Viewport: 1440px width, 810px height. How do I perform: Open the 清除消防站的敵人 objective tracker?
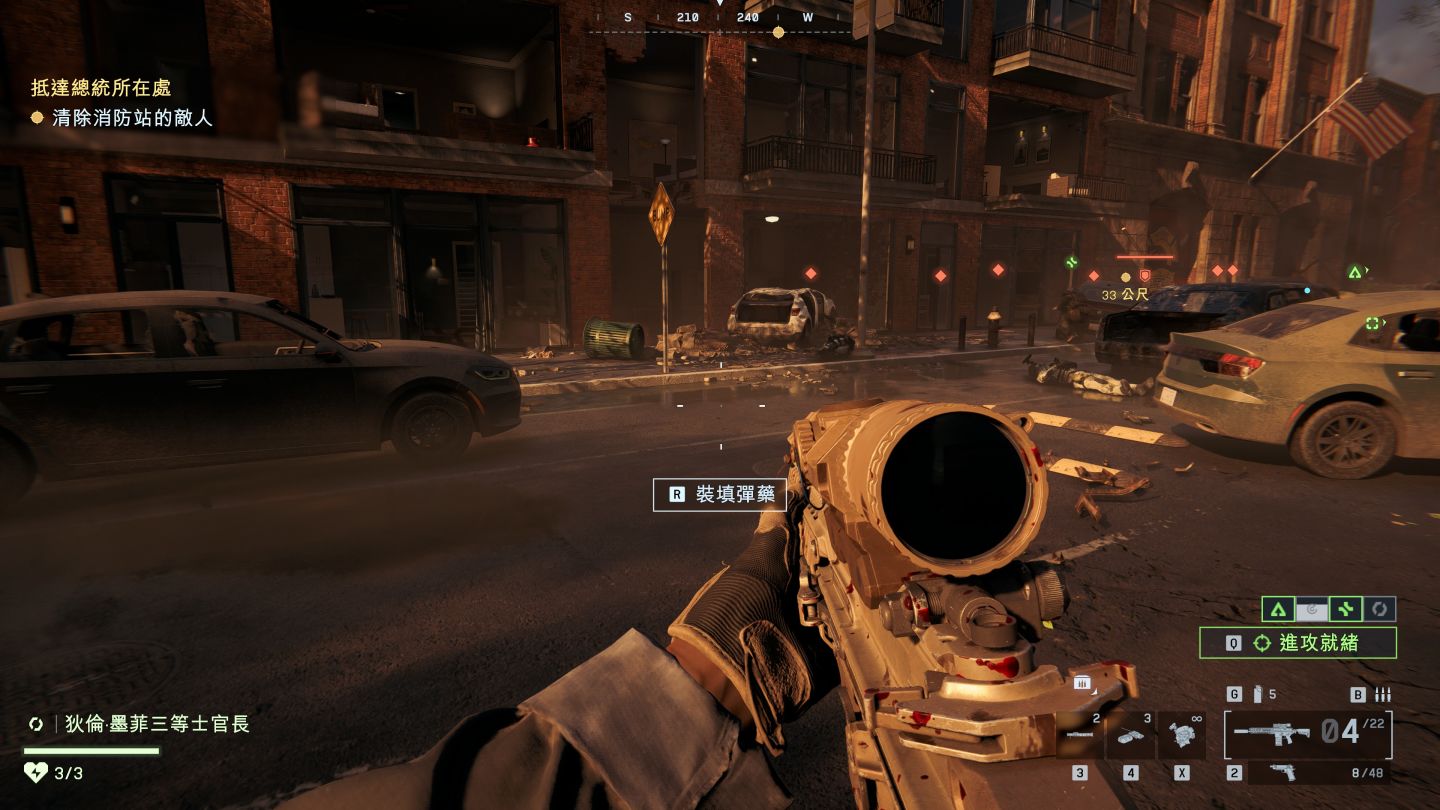pos(122,118)
